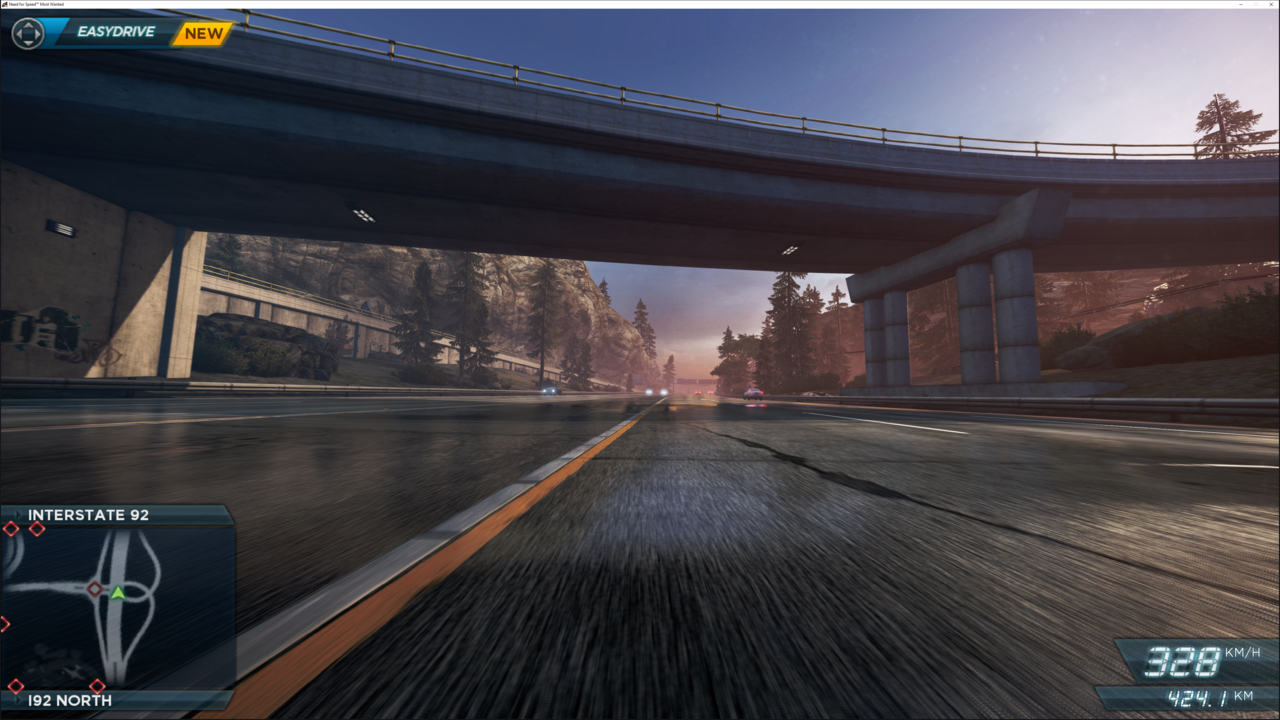Expand the INTERSTATE 92 header chevron
The width and height of the screenshot is (1280, 720).
pos(18,514)
